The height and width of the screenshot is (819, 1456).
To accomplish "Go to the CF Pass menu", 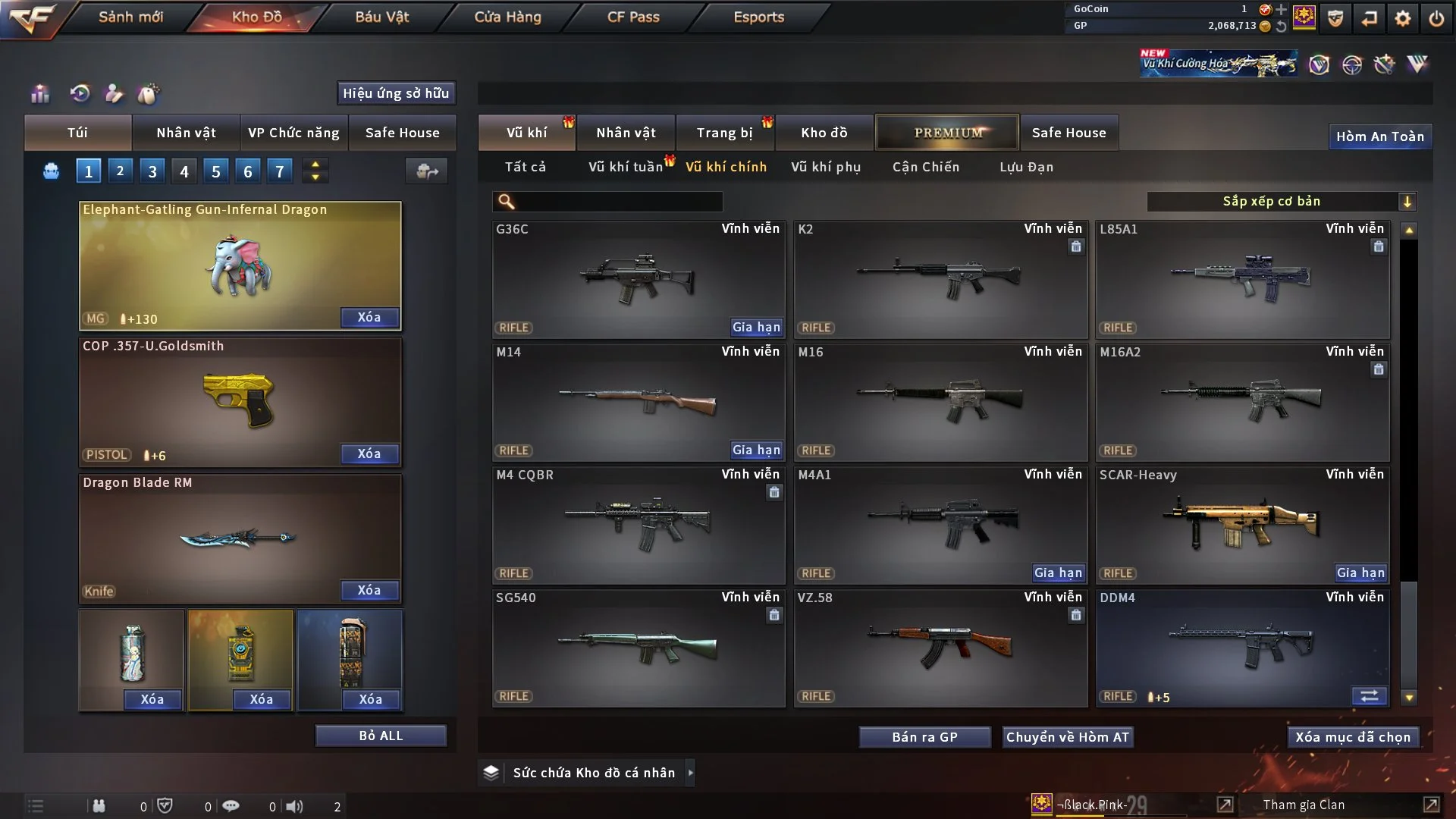I will point(633,17).
